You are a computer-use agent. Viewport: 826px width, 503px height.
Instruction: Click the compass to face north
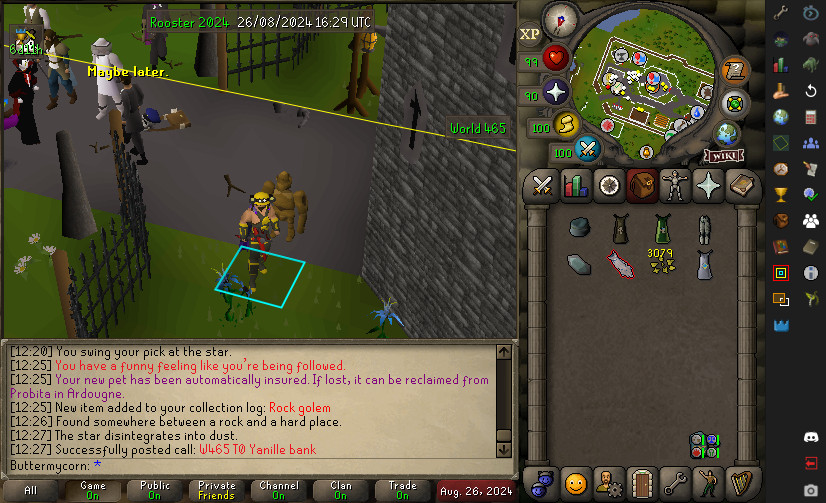(560, 18)
